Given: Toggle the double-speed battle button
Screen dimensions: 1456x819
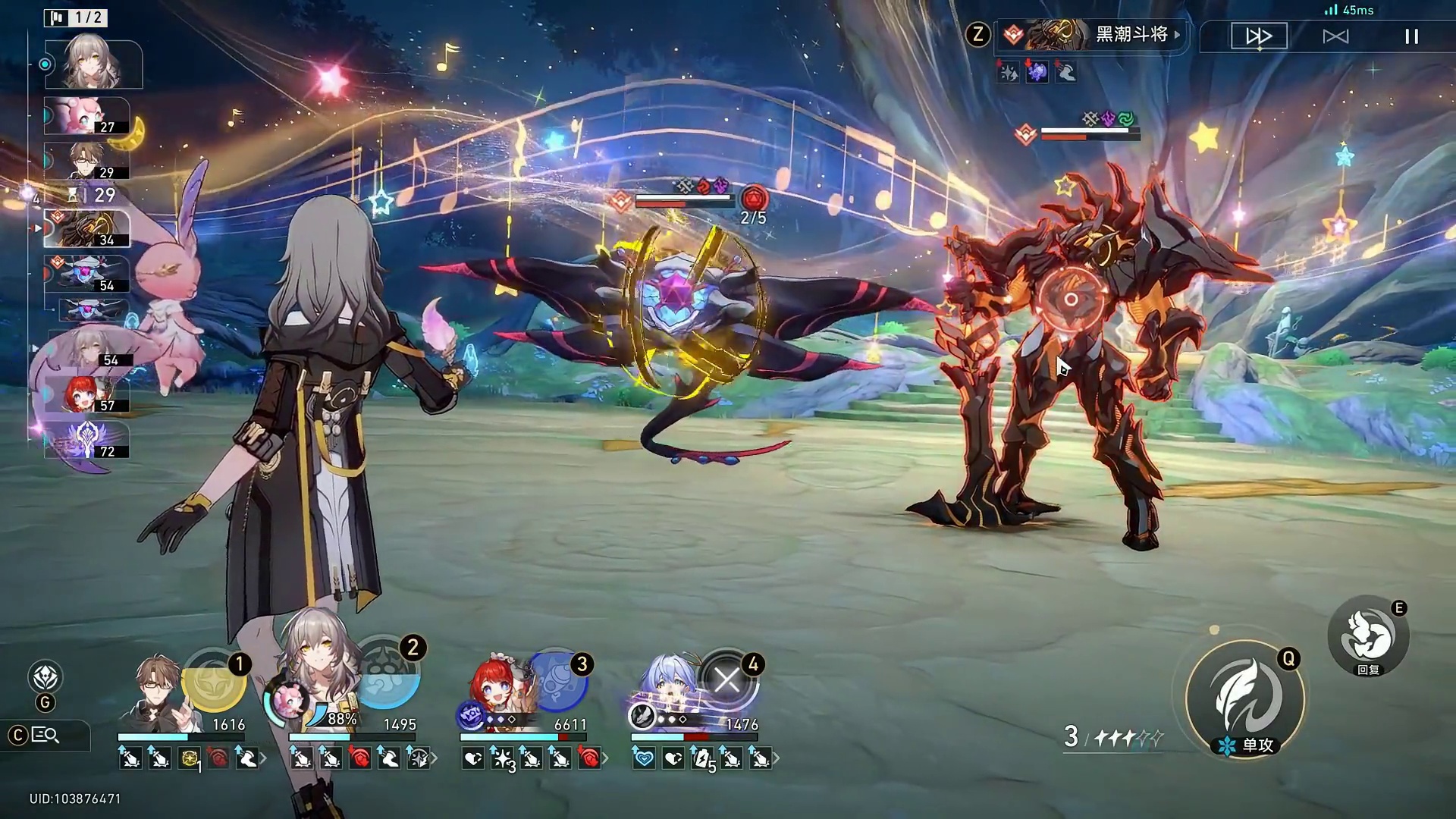Looking at the screenshot, I should coord(1259,36).
